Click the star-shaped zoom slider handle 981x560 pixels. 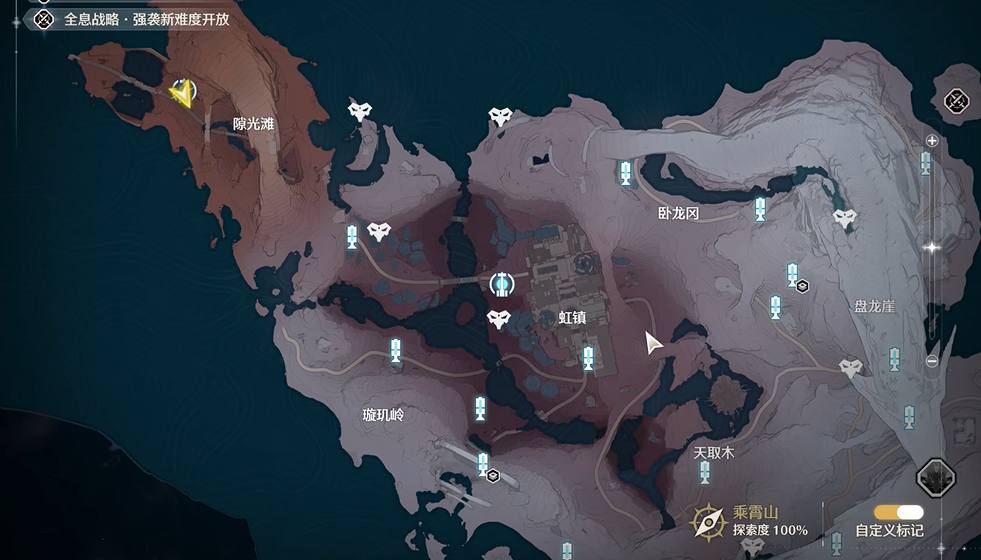932,247
